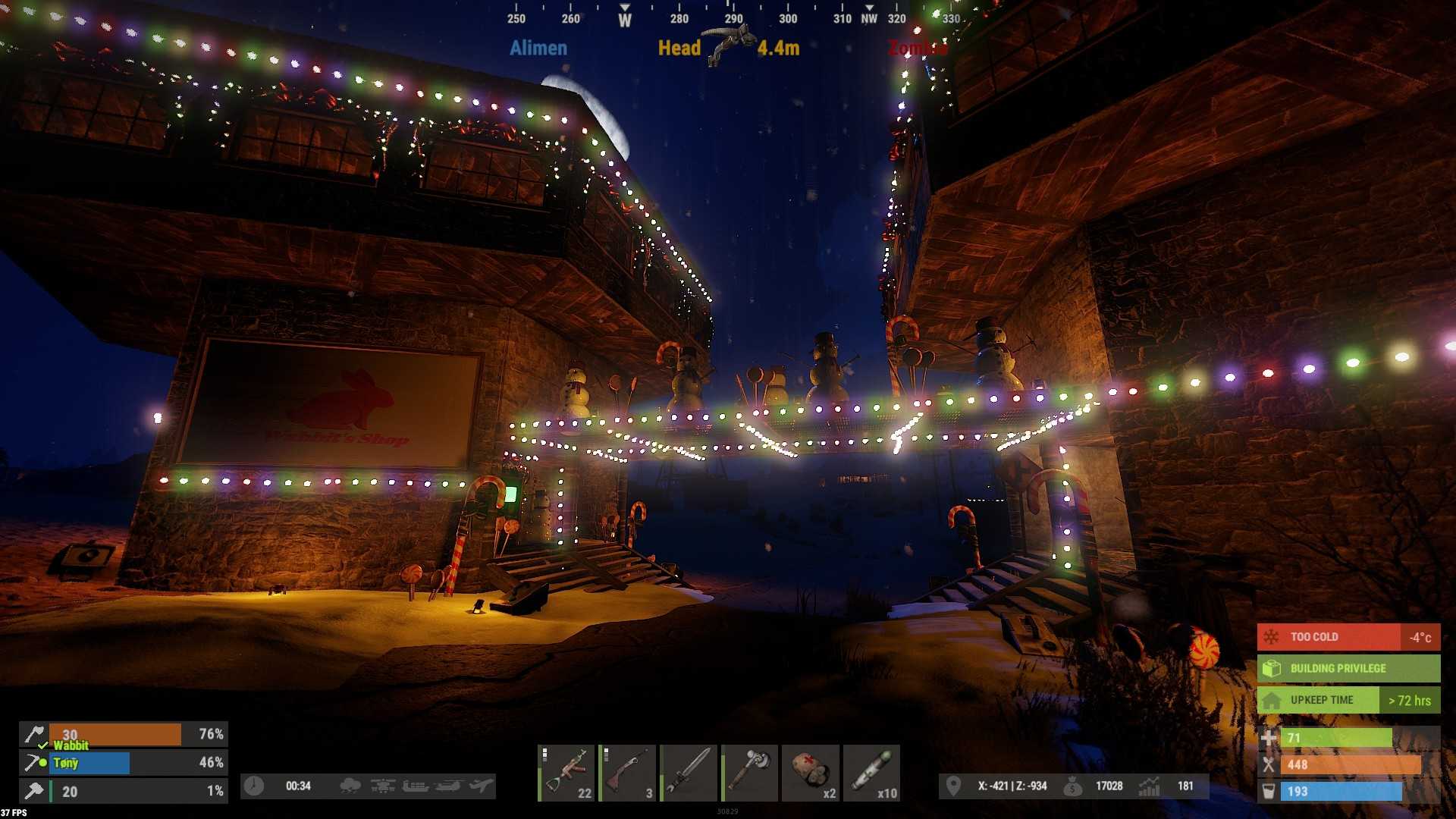The width and height of the screenshot is (1456, 819).
Task: Use the bandage stack of two
Action: [x=811, y=773]
